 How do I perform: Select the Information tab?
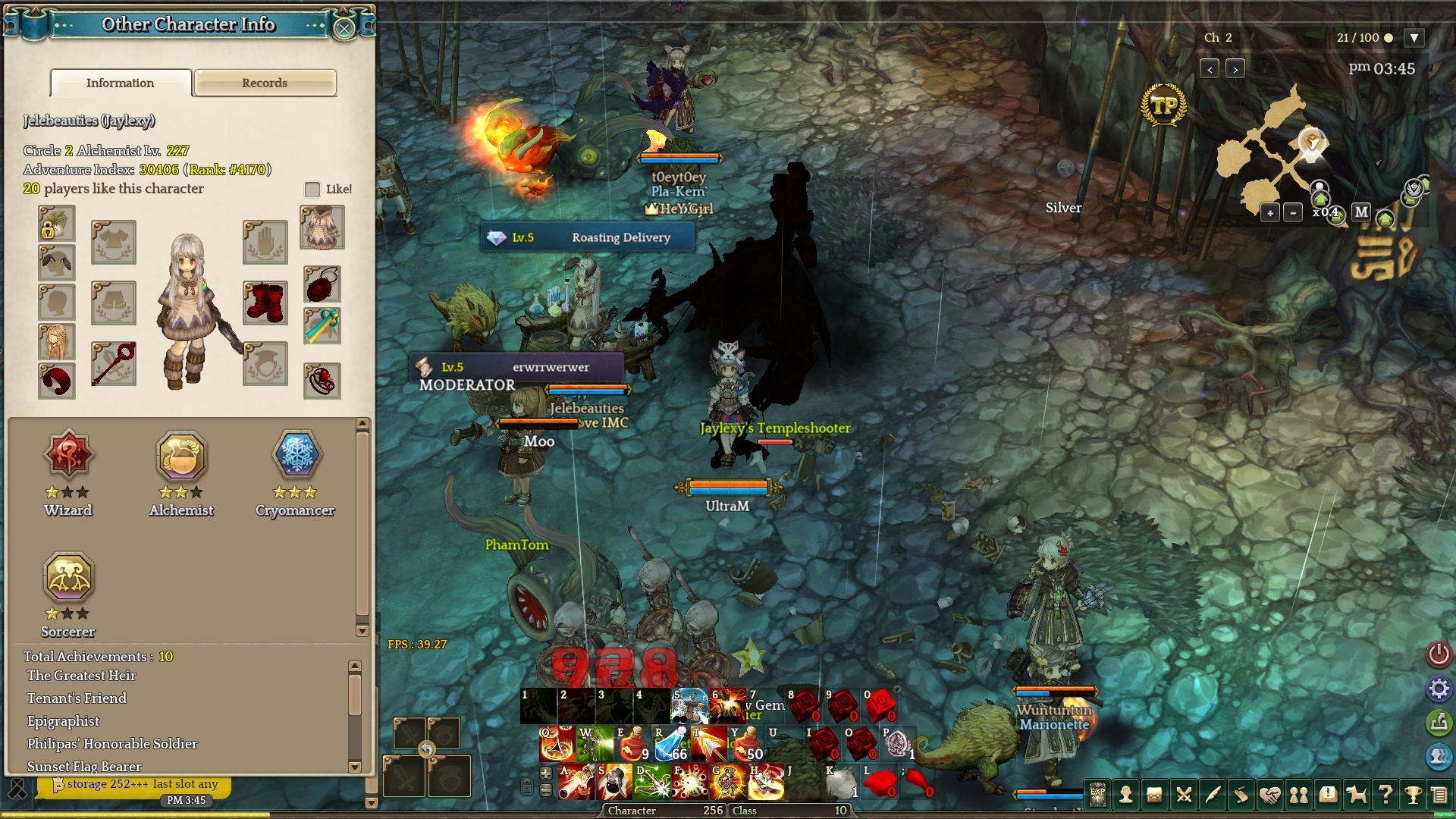tap(121, 83)
